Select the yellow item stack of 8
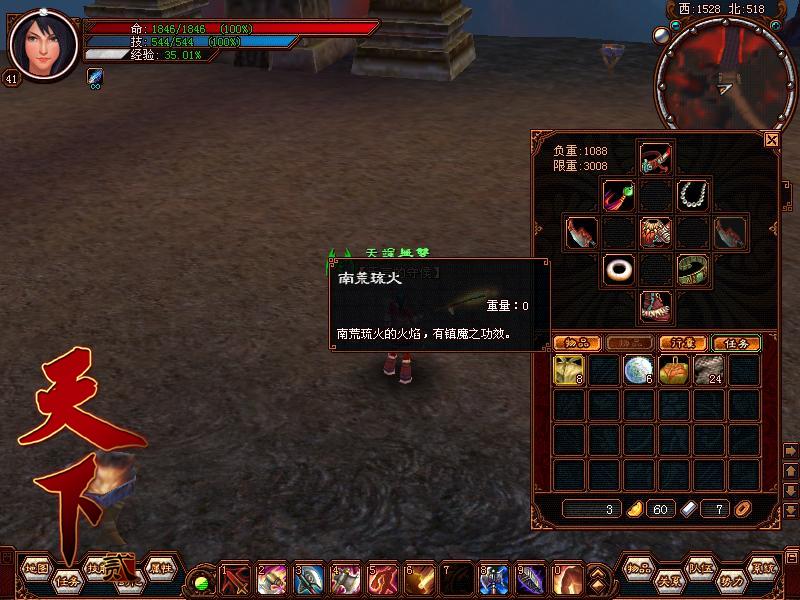Screen dimensions: 800x600 (x=569, y=371)
